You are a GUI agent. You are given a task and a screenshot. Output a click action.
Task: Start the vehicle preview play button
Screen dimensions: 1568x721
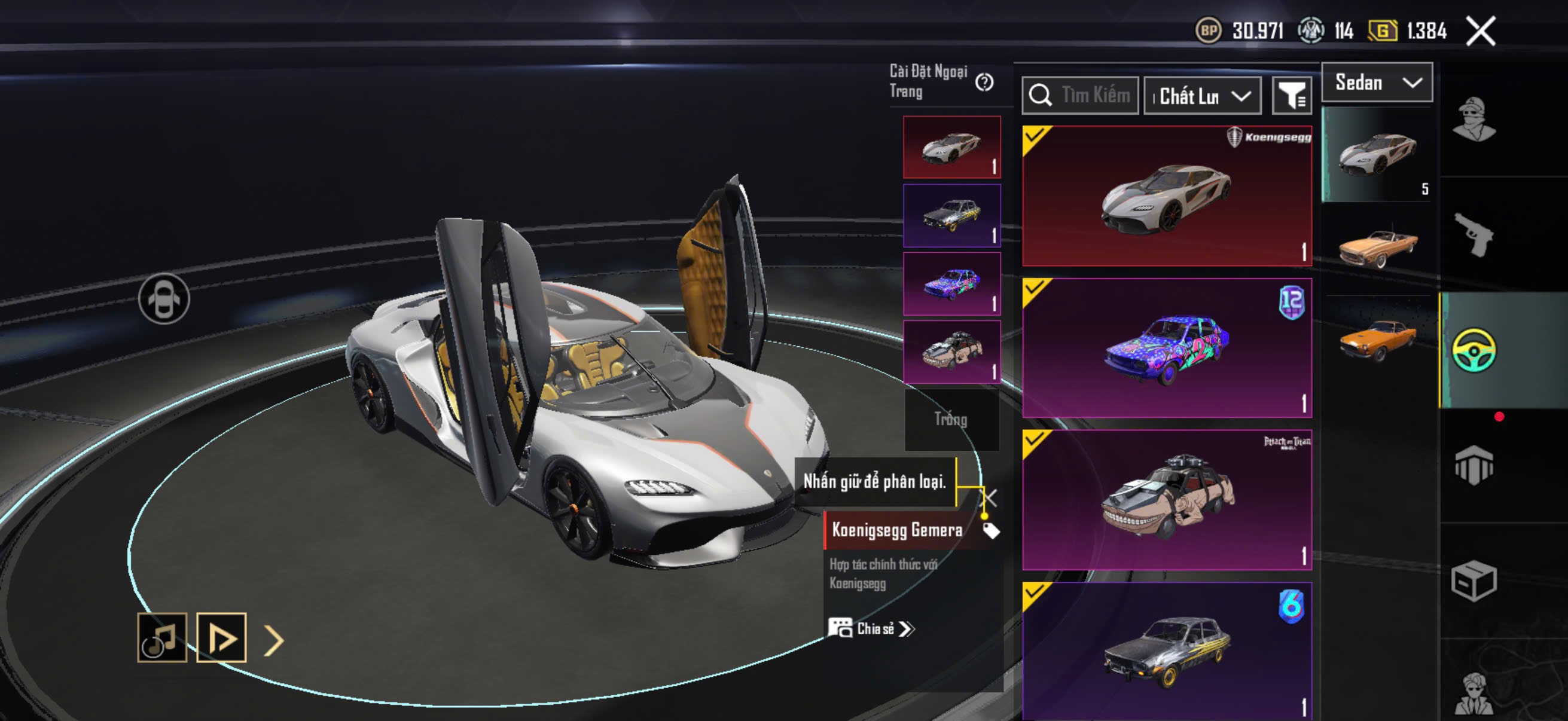(221, 637)
